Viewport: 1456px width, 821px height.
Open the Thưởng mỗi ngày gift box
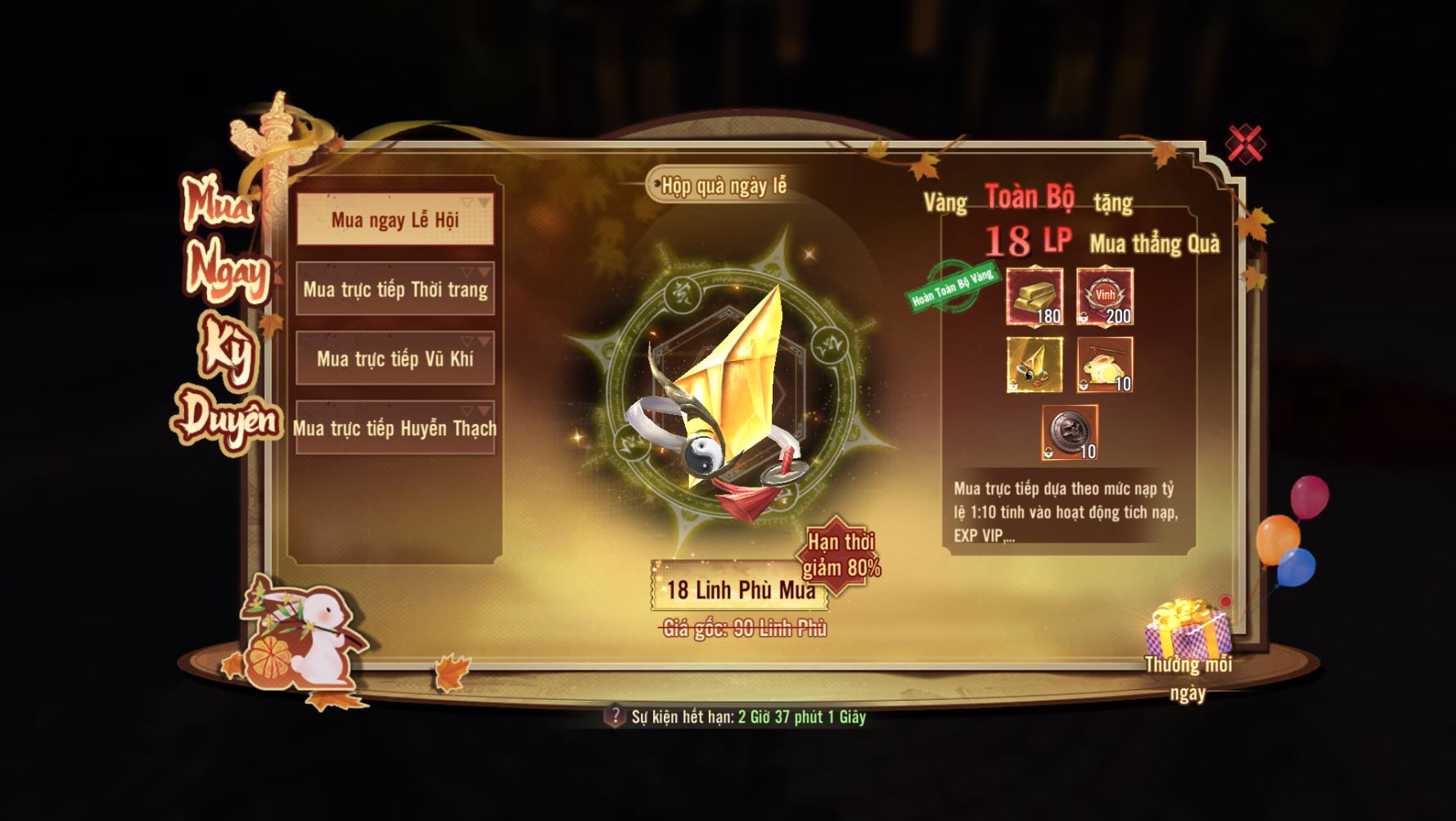pyautogui.click(x=1188, y=629)
